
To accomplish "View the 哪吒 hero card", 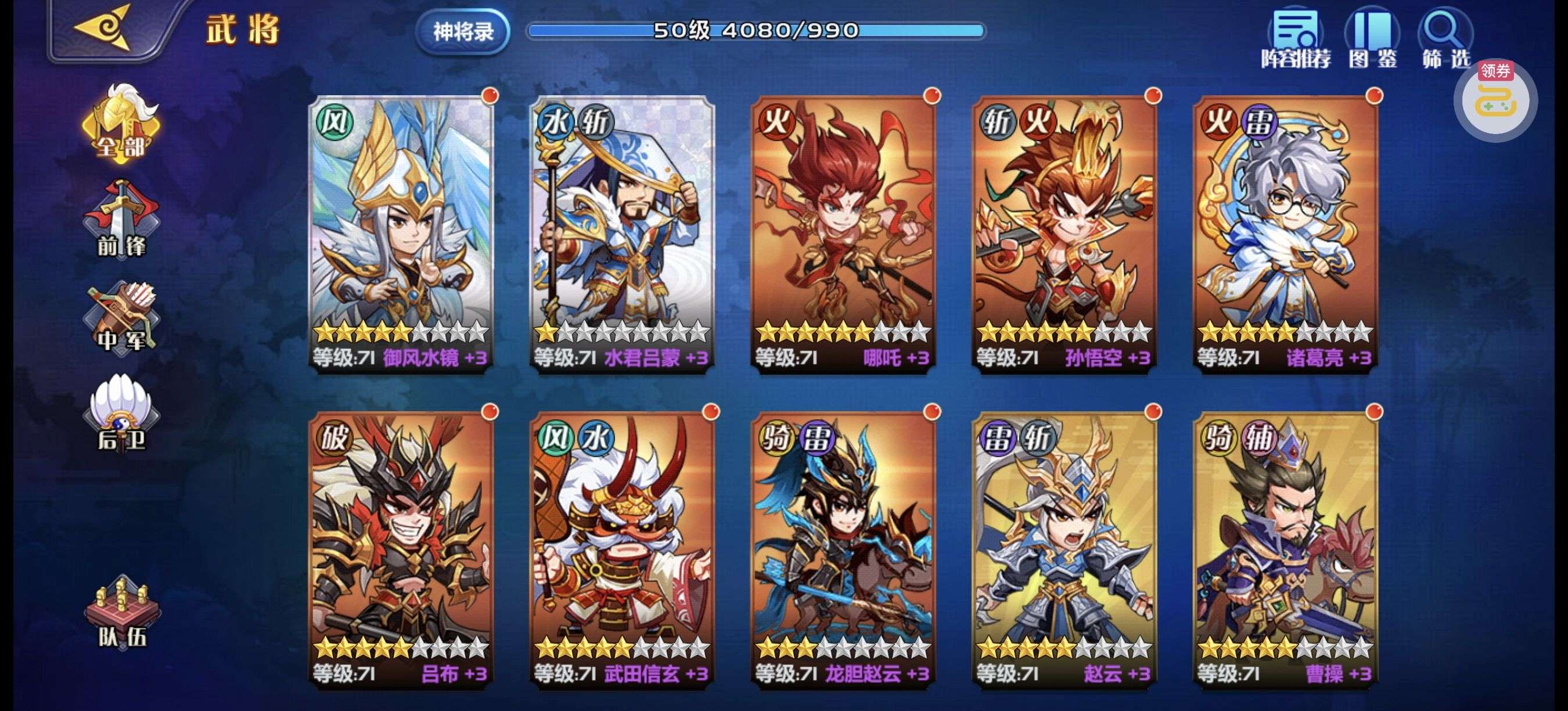I will [844, 231].
